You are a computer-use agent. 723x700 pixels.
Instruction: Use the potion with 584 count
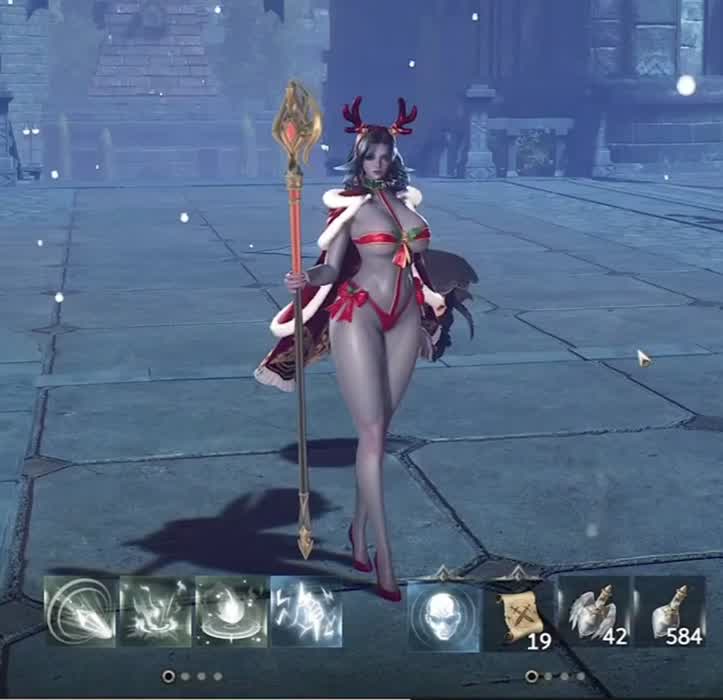[x=669, y=612]
